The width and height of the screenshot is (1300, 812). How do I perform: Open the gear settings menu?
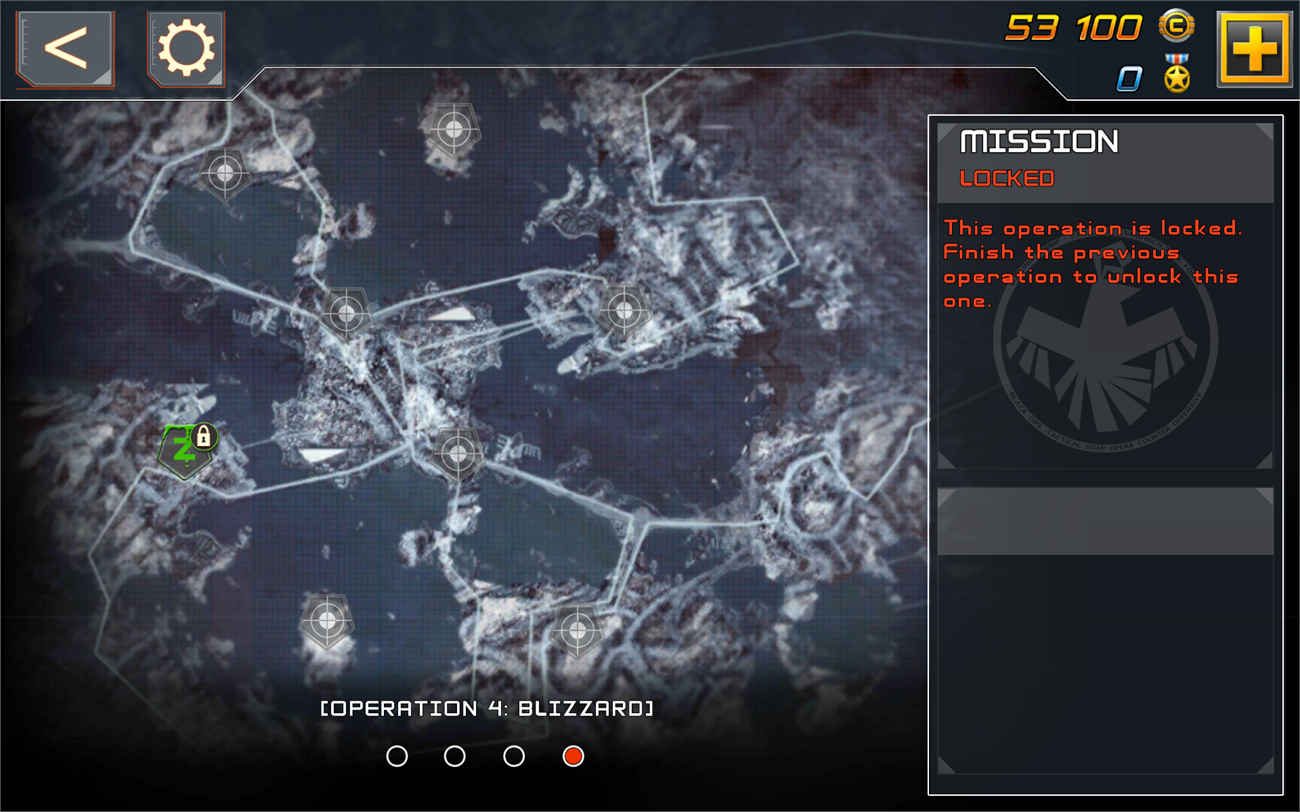pos(186,48)
